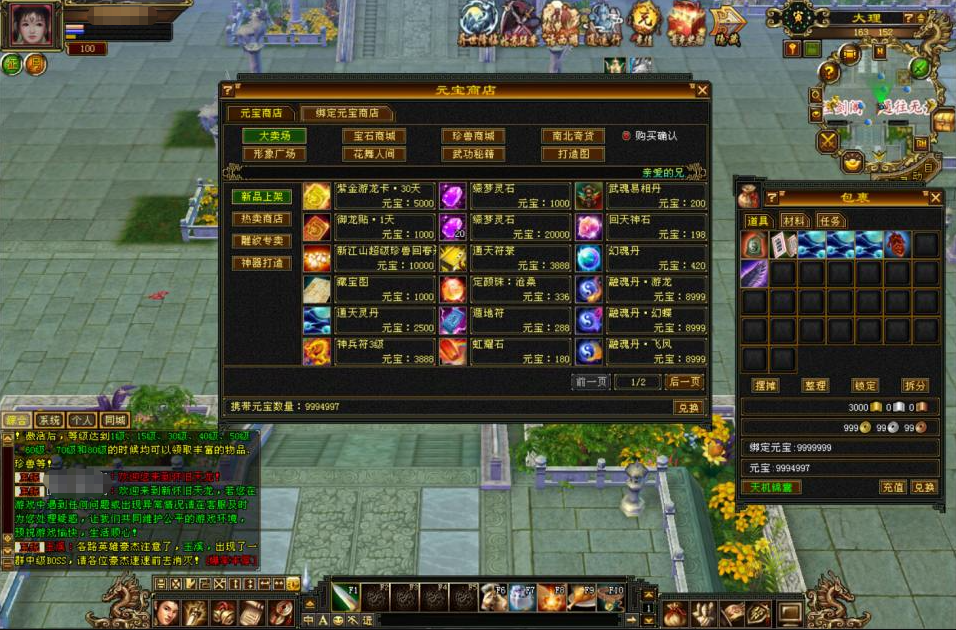Toggle the 购买确认 option
Viewport: 956px width, 630px height.
pyautogui.click(x=626, y=136)
